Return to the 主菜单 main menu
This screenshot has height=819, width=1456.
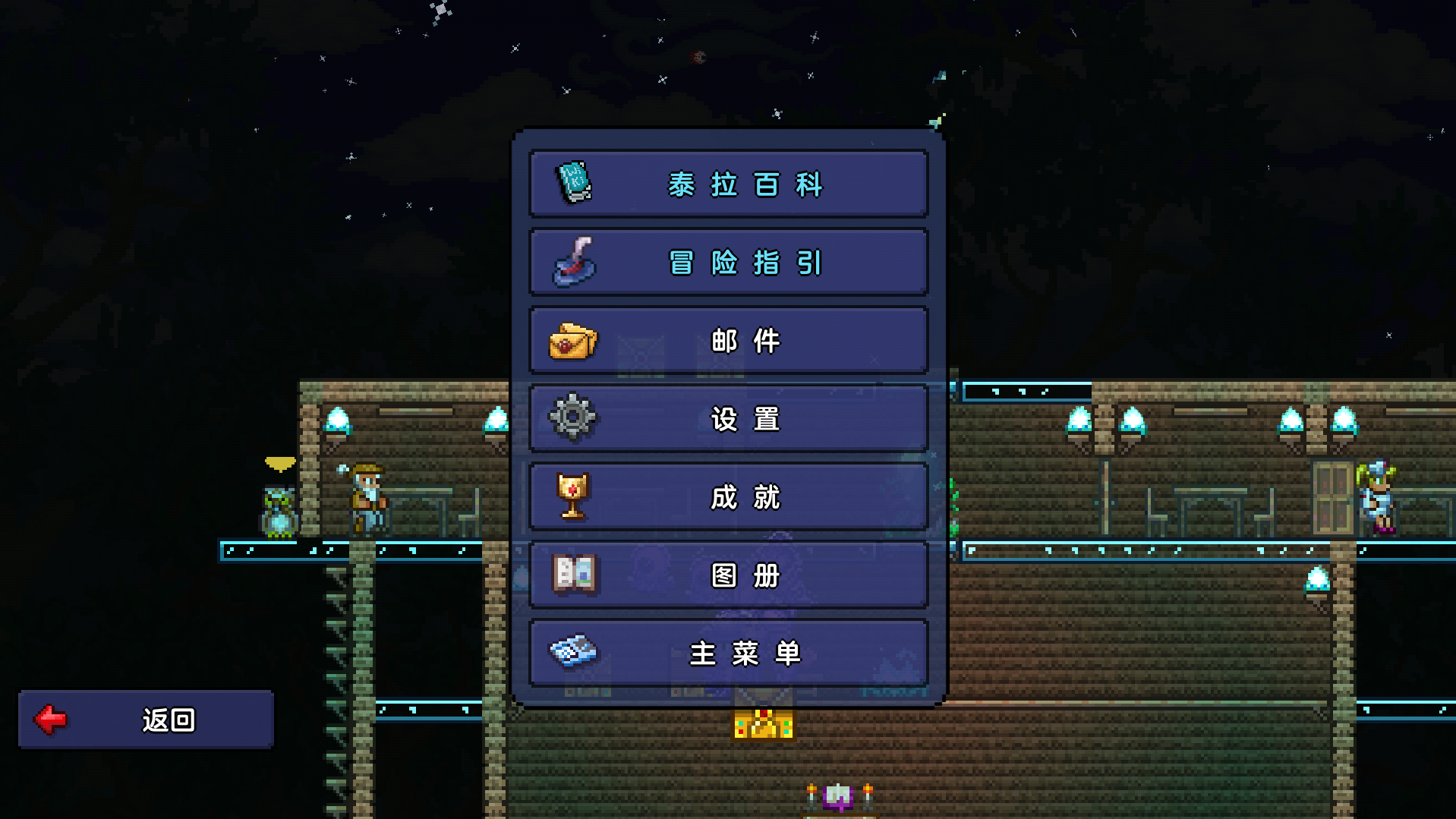(728, 654)
